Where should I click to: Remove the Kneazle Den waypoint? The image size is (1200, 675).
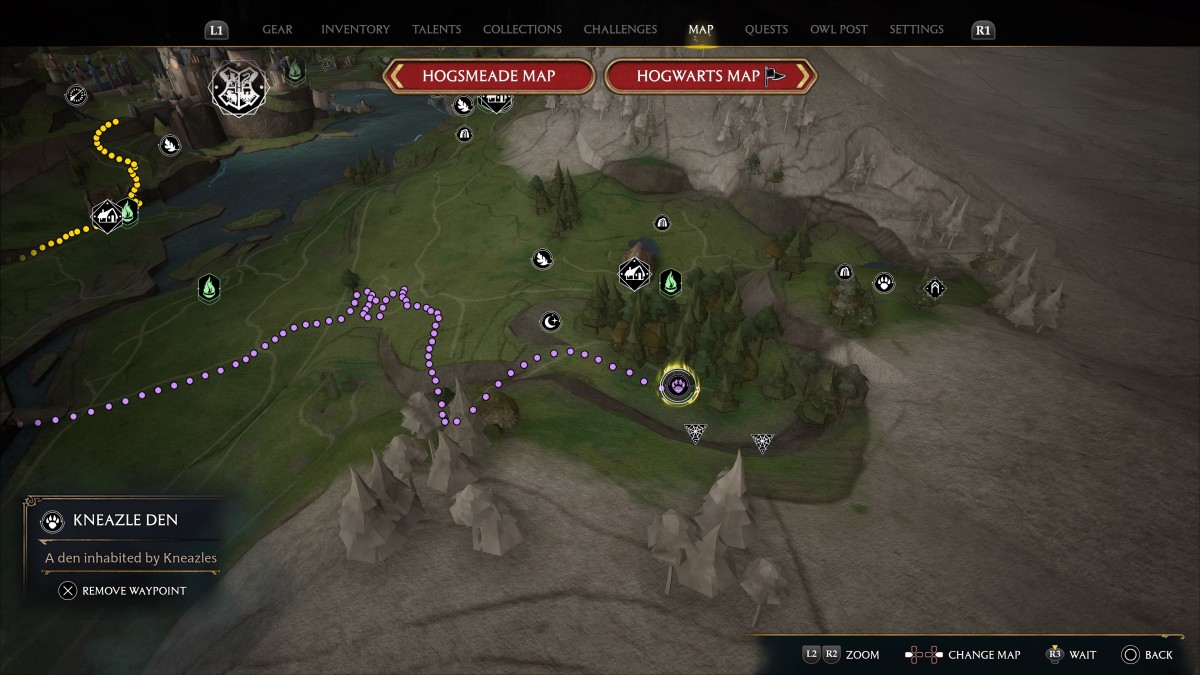click(x=123, y=591)
